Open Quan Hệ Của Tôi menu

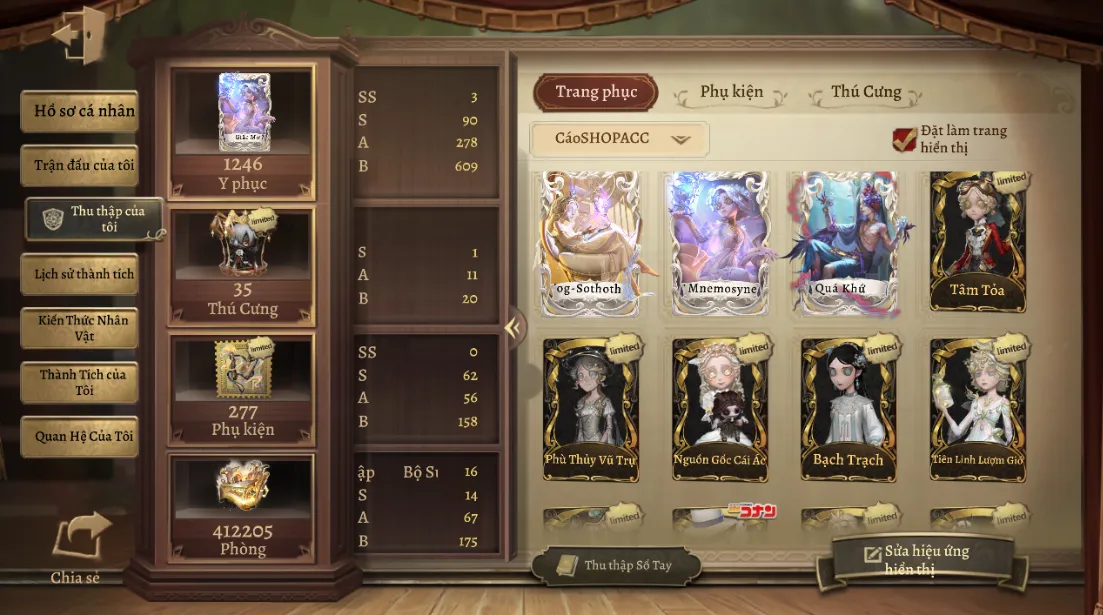pyautogui.click(x=80, y=437)
